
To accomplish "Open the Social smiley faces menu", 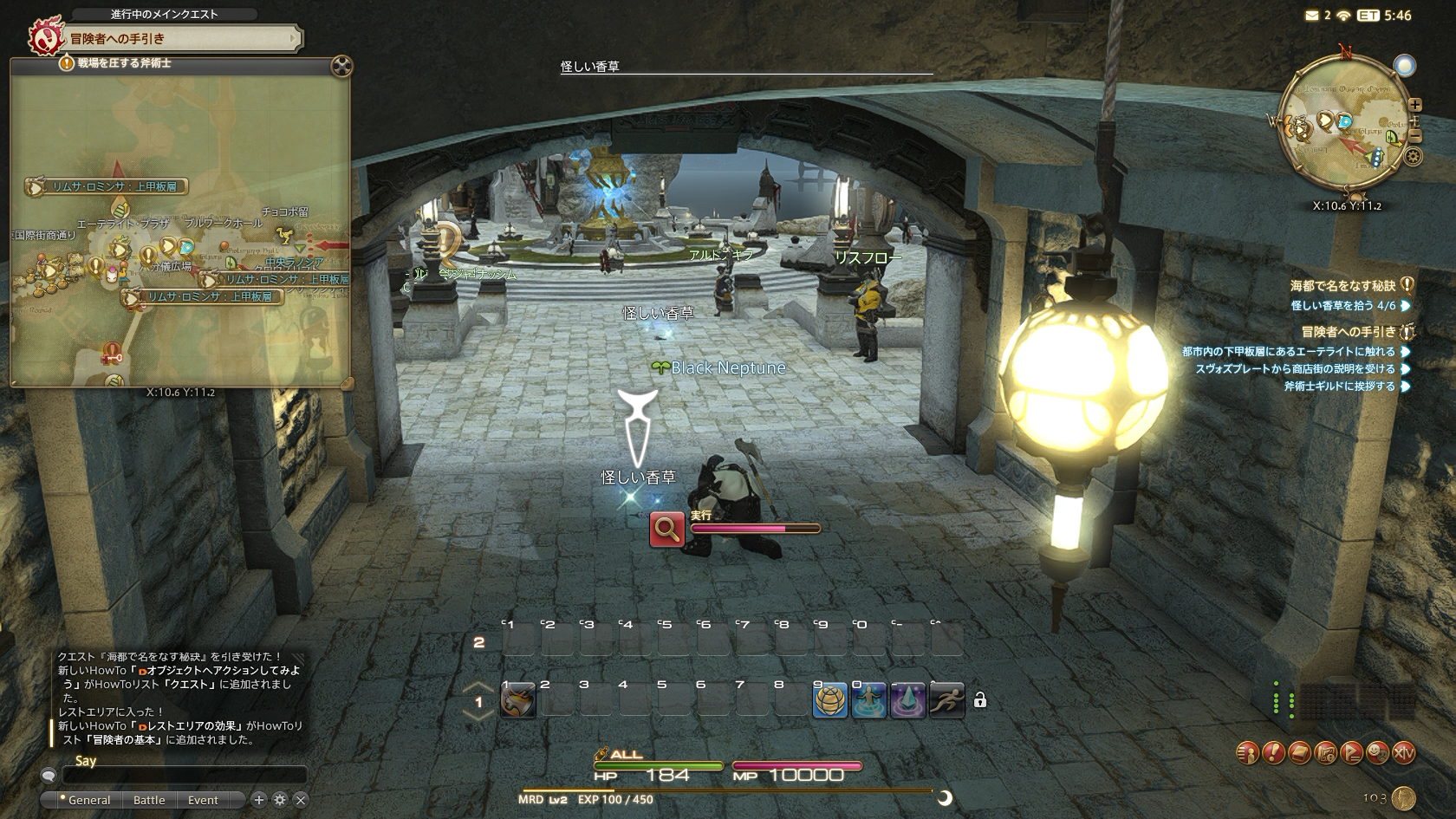I will click(1377, 753).
